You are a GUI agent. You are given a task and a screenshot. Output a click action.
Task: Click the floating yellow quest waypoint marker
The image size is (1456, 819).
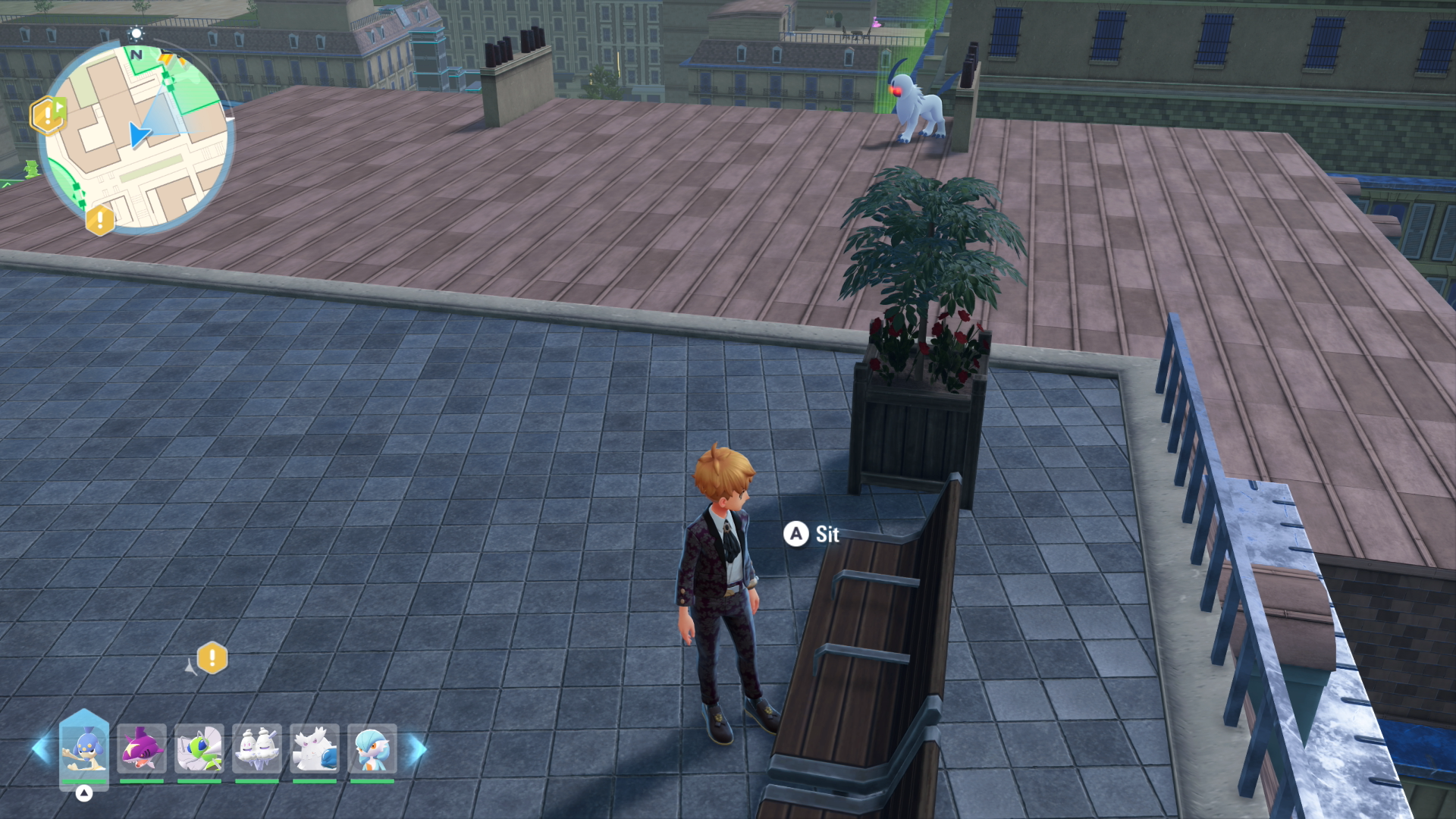[x=212, y=657]
